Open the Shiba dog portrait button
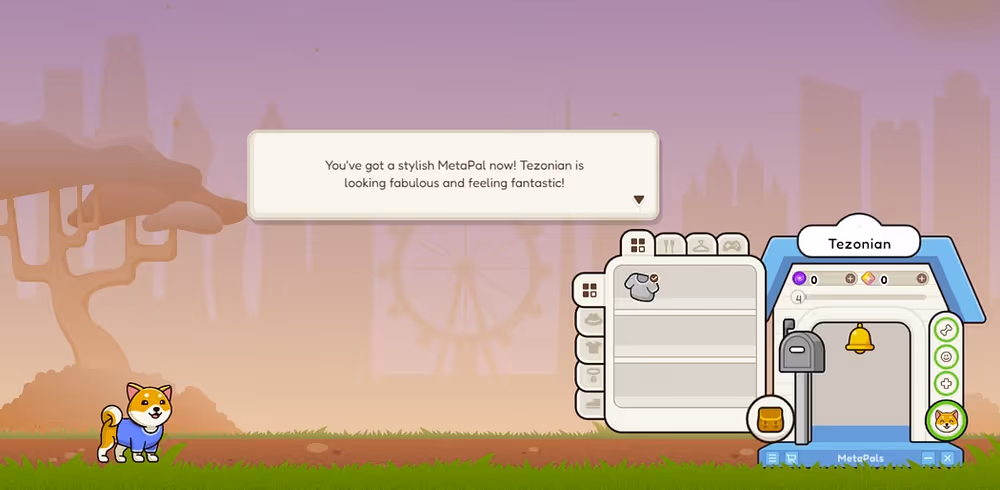The image size is (1000, 490). coord(946,420)
